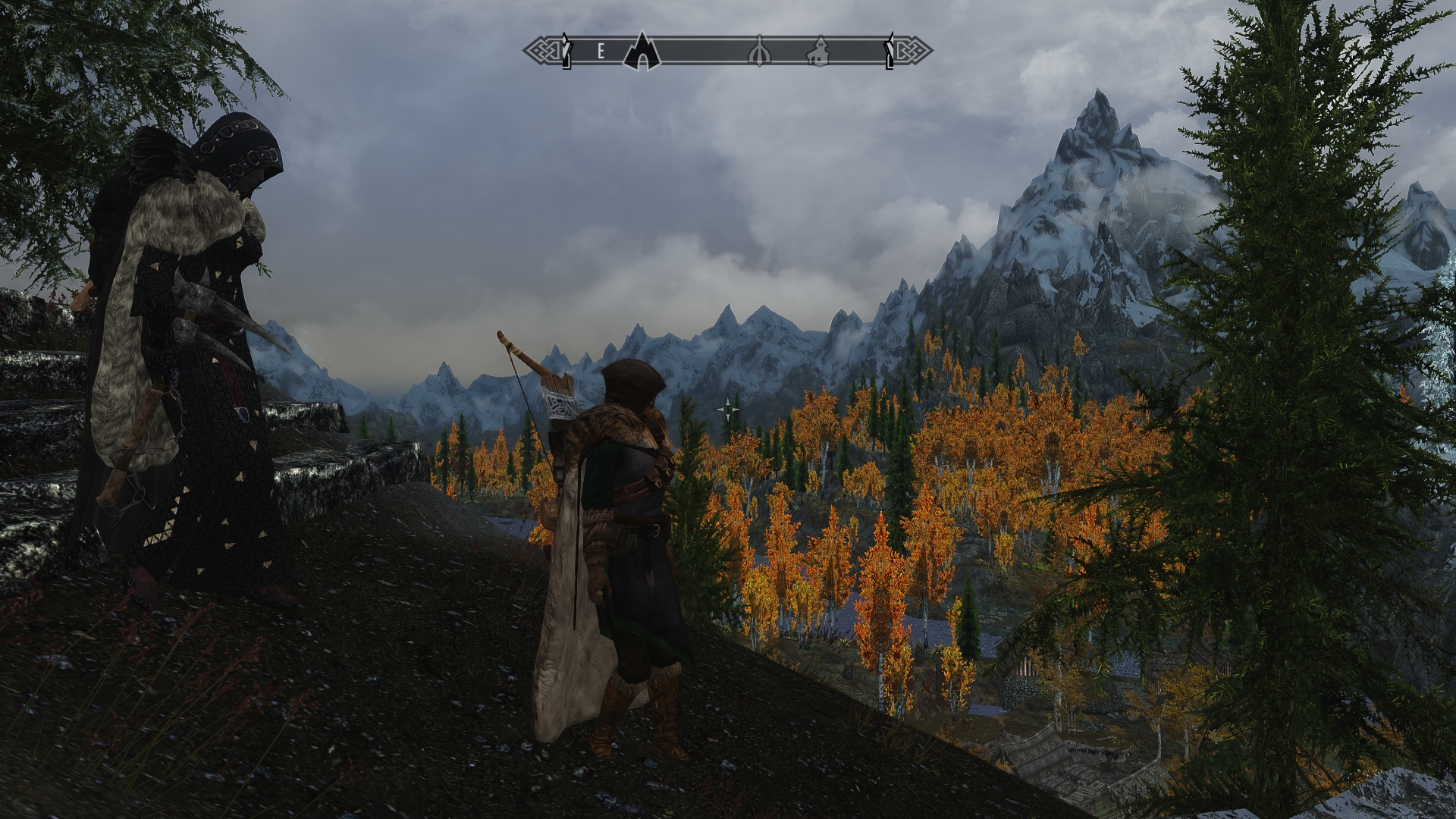Choose the faded dome-shaped compass marker
Viewport: 1456px width, 819px height.
[x=759, y=52]
